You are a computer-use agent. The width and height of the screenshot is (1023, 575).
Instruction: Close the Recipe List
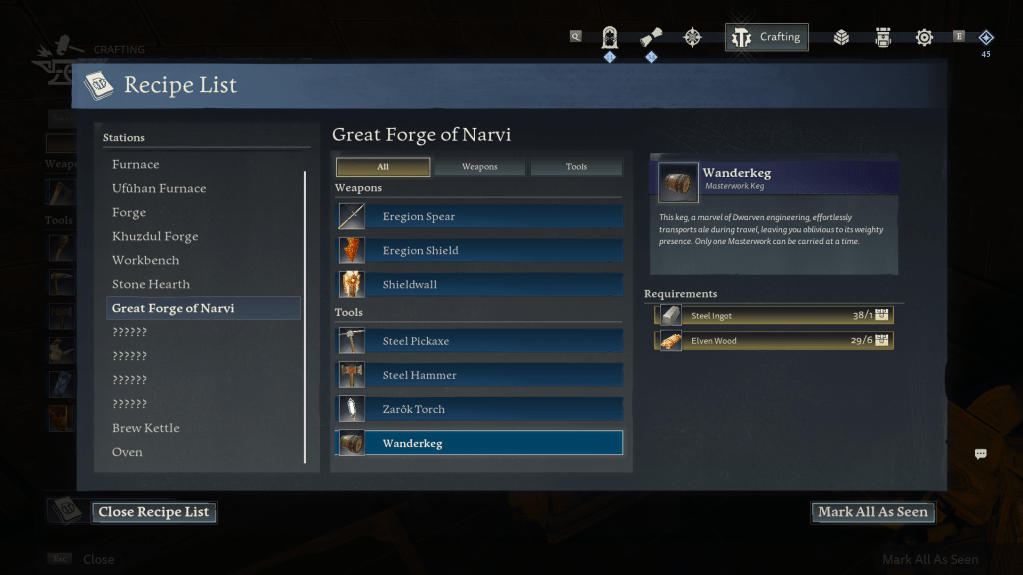click(153, 512)
